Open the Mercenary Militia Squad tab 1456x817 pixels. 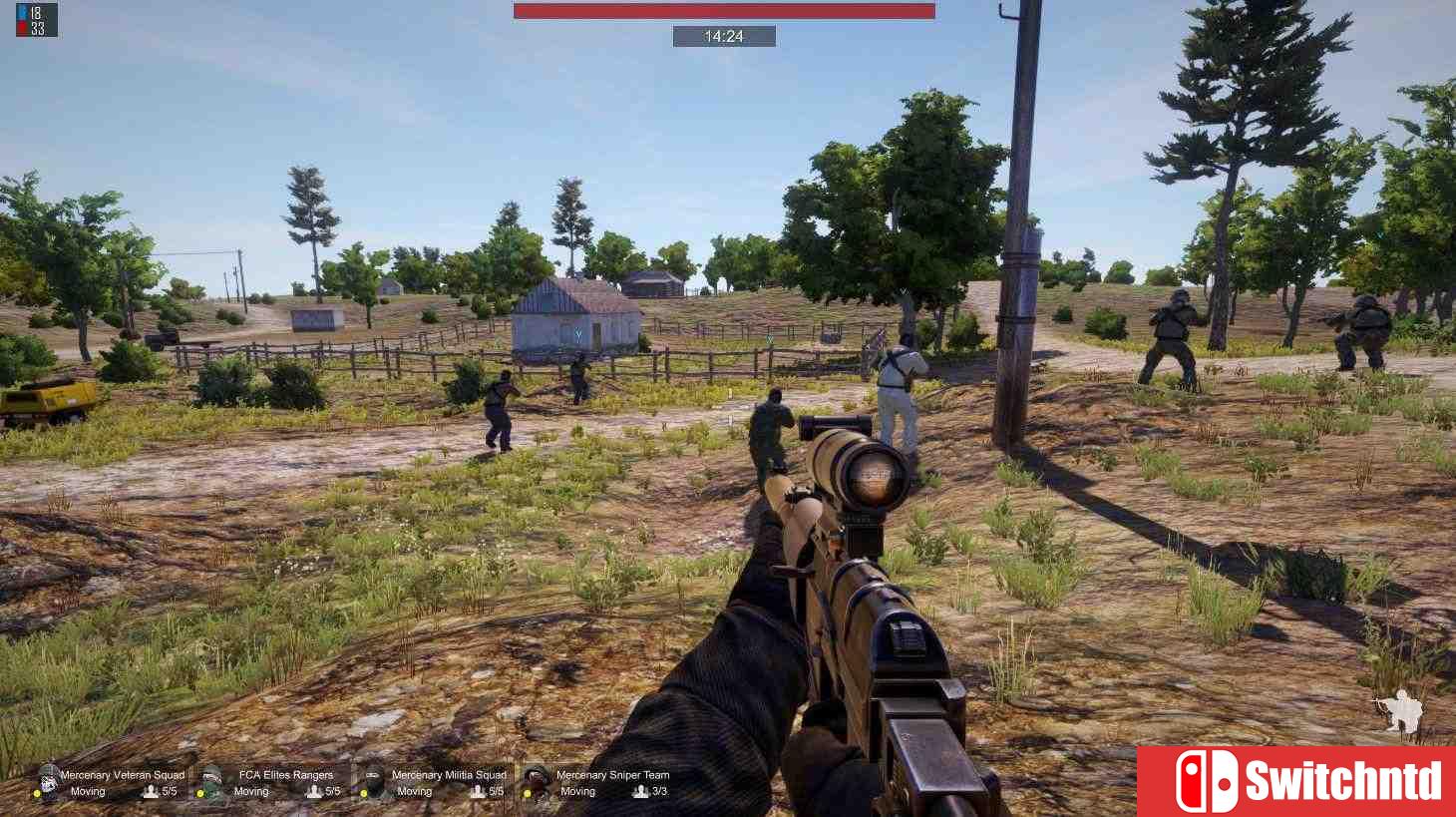[x=449, y=774]
